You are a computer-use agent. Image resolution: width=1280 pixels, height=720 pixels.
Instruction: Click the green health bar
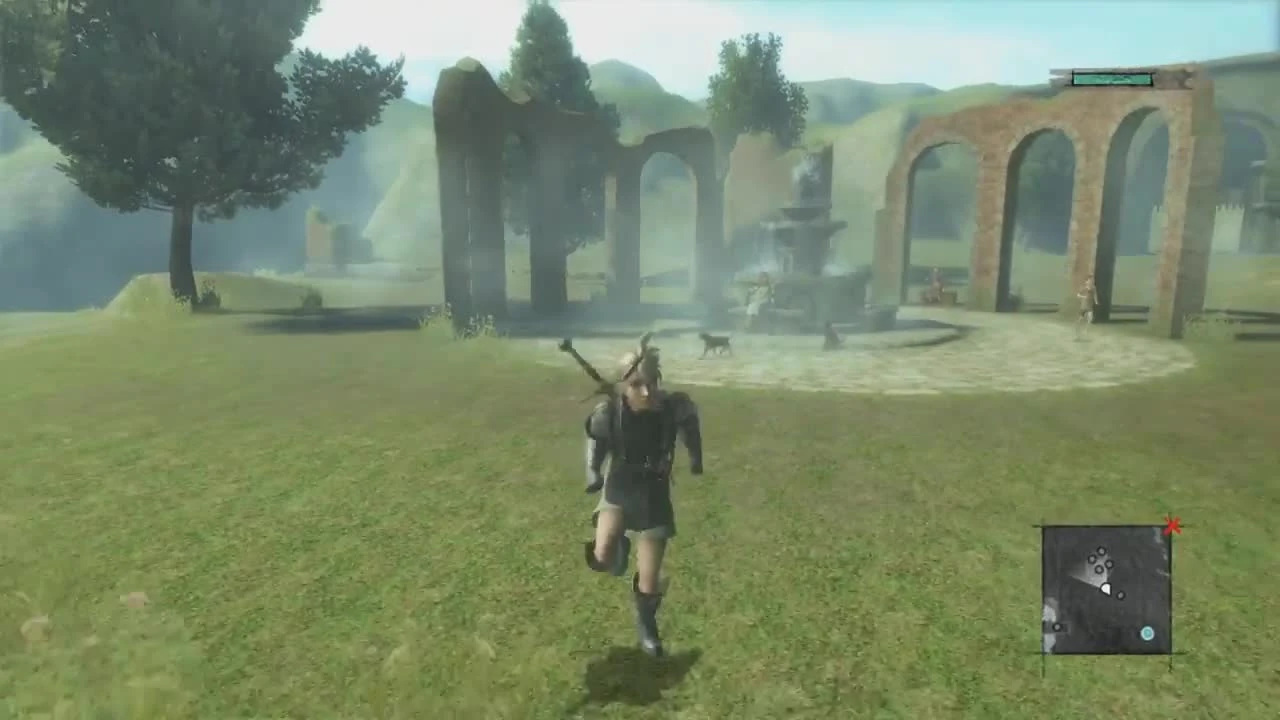pos(1110,76)
